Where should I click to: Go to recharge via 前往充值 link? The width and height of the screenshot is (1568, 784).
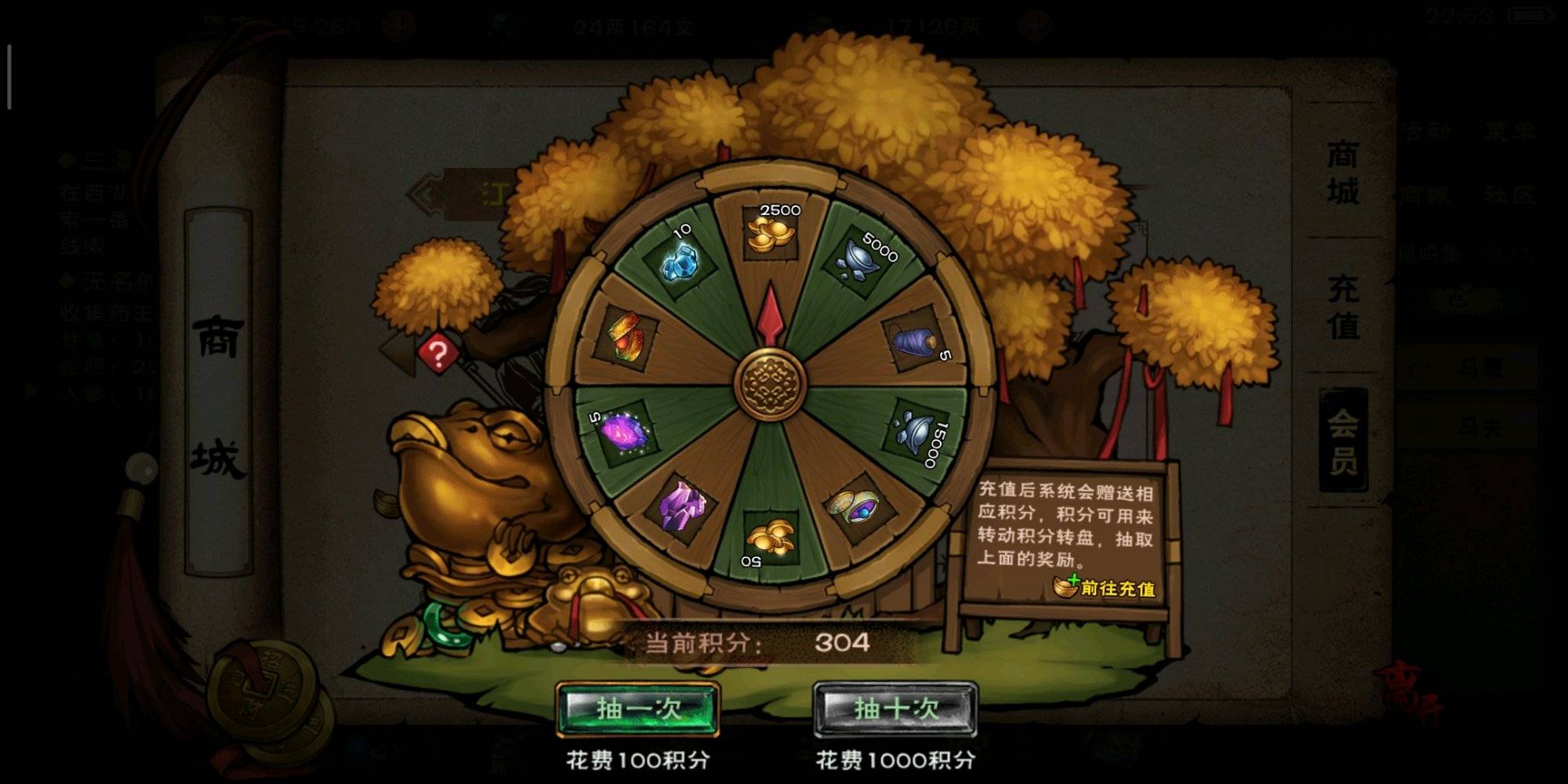1107,587
